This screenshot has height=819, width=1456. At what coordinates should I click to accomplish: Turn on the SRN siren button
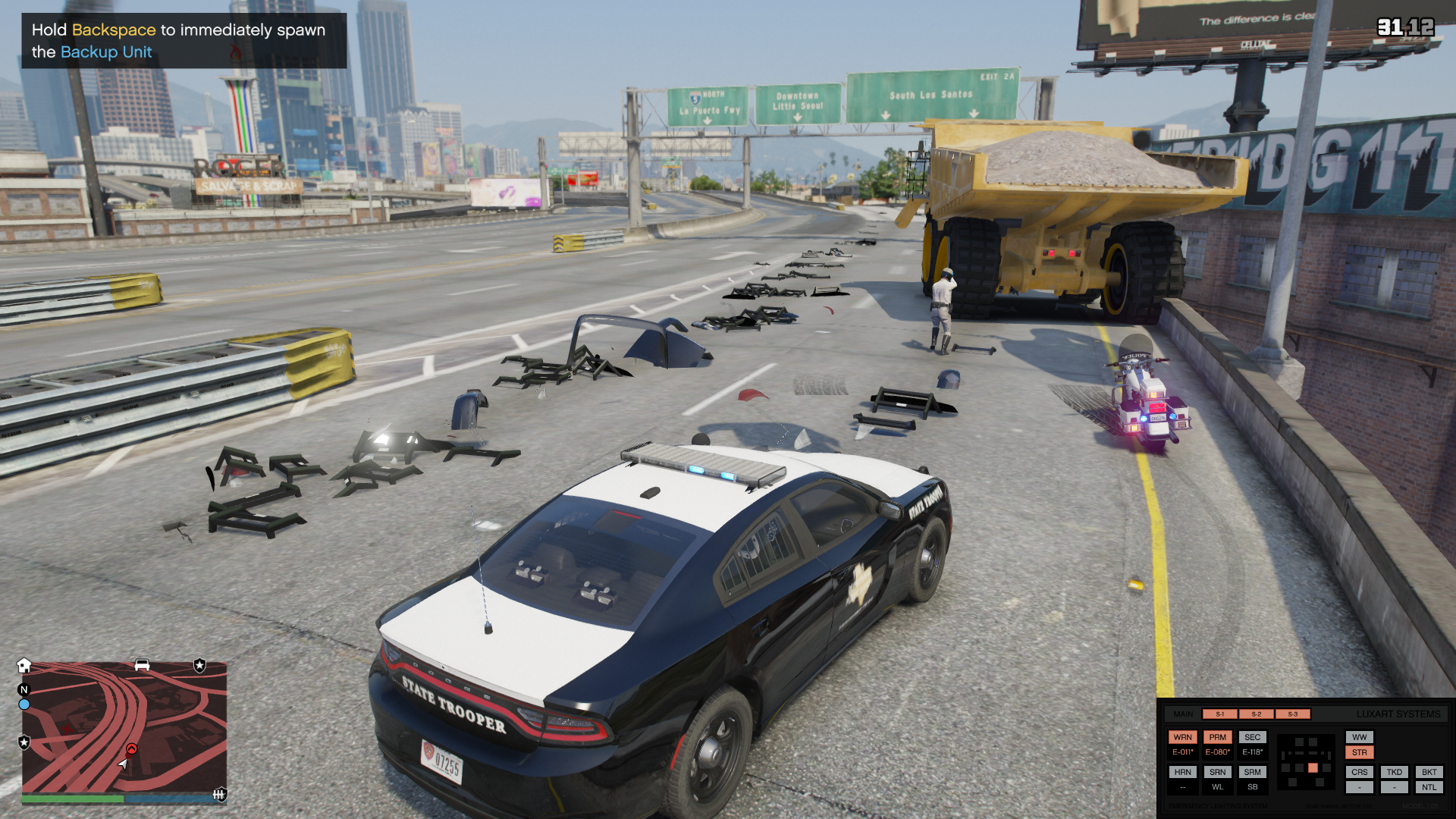pyautogui.click(x=1217, y=772)
